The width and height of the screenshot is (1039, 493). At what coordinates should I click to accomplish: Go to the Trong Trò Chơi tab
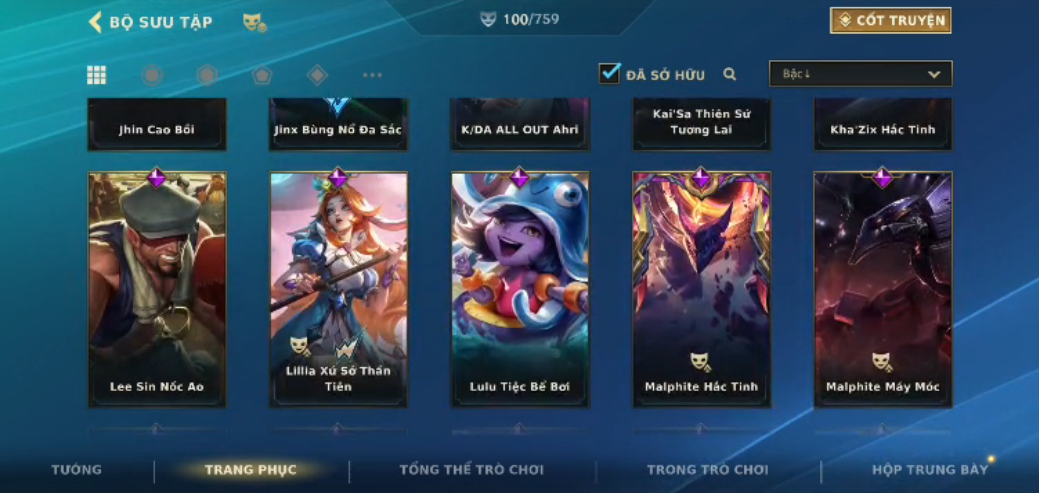[x=708, y=470]
